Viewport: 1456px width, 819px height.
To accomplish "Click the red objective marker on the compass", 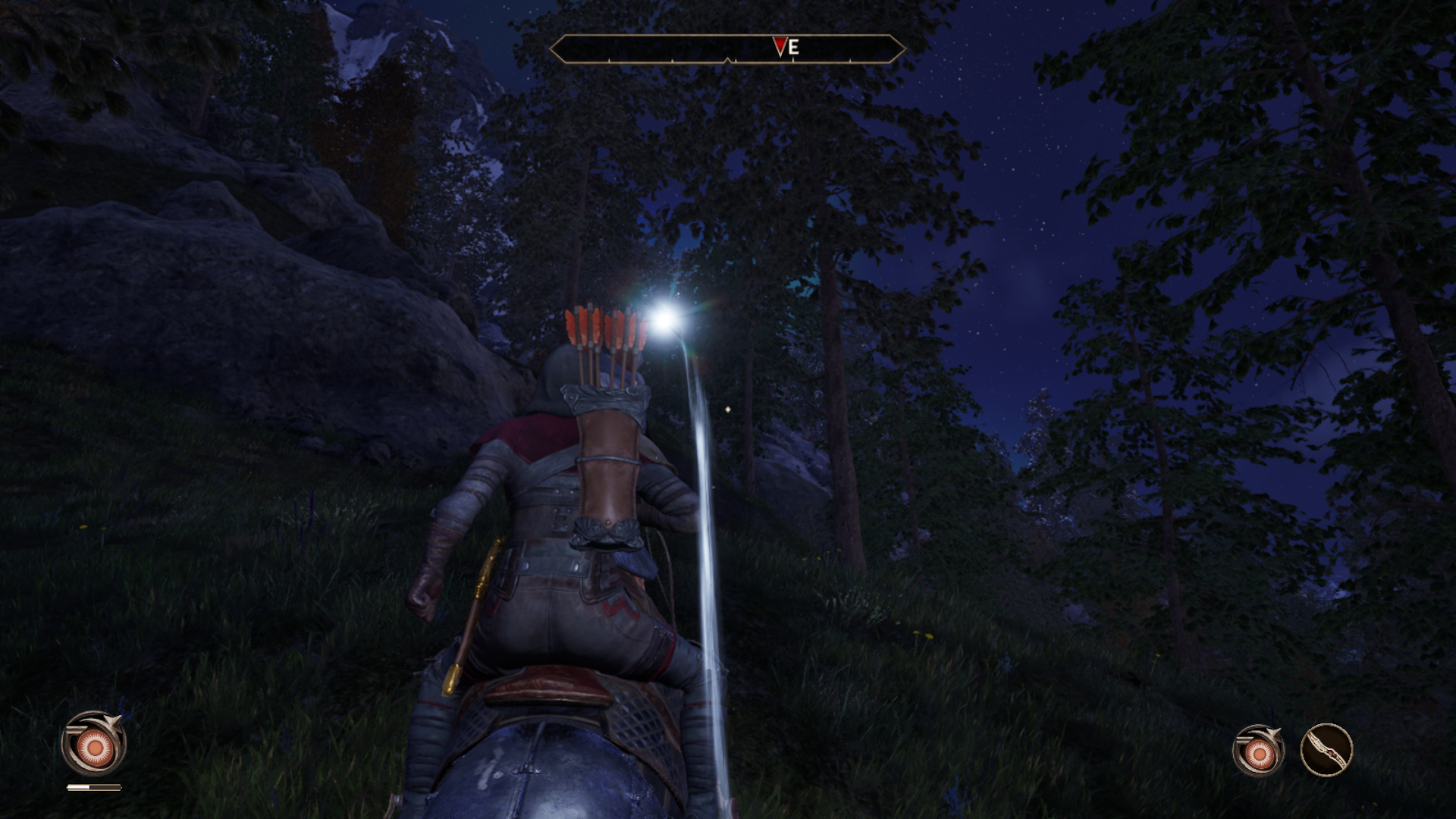I will 780,47.
